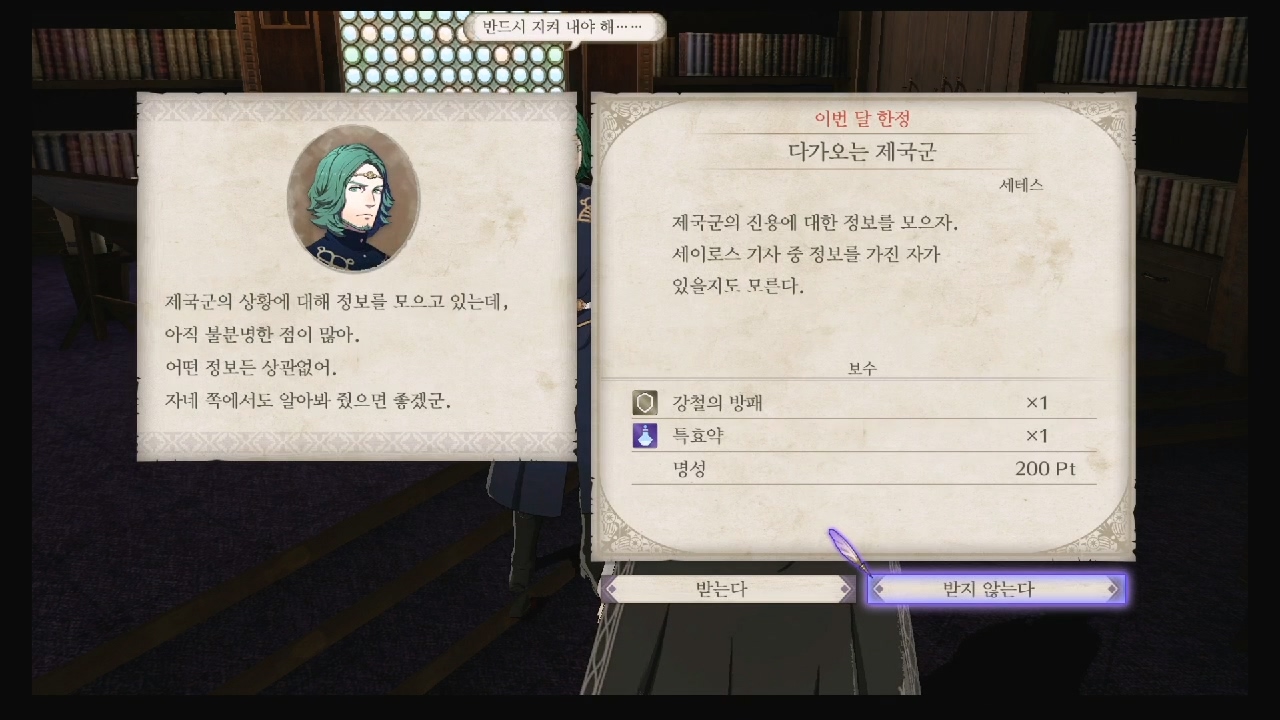Click the 세테스 quest giver name
The height and width of the screenshot is (720, 1280).
point(1021,184)
